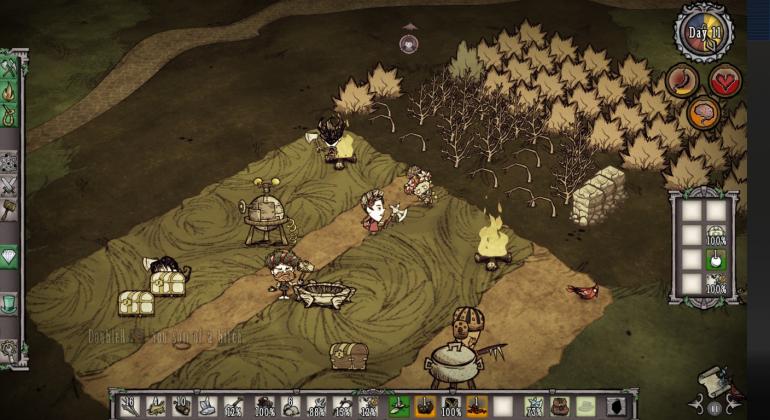
Task: Open the map scroll
Action: [711, 381]
